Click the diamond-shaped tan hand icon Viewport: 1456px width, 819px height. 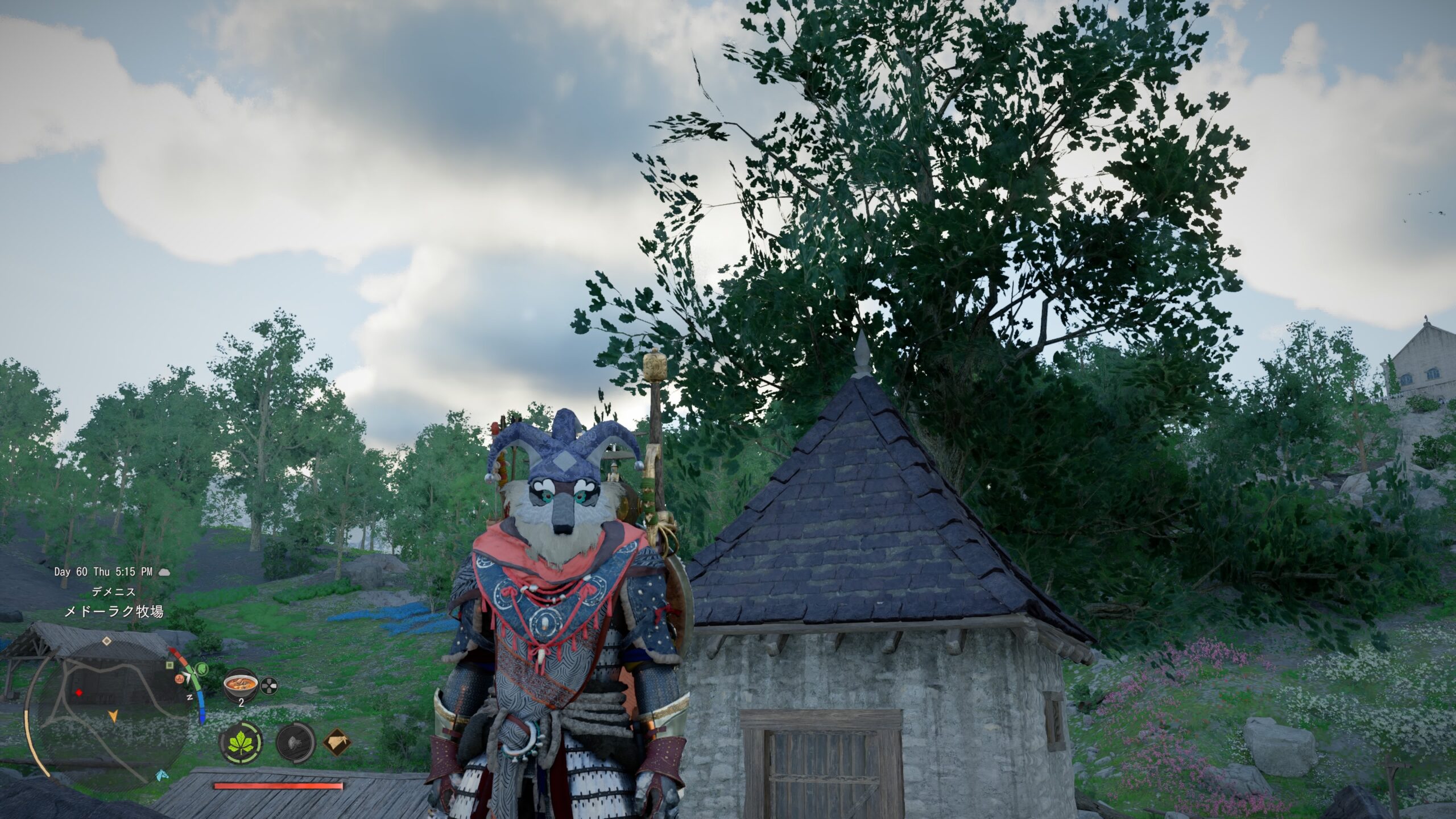pos(337,742)
